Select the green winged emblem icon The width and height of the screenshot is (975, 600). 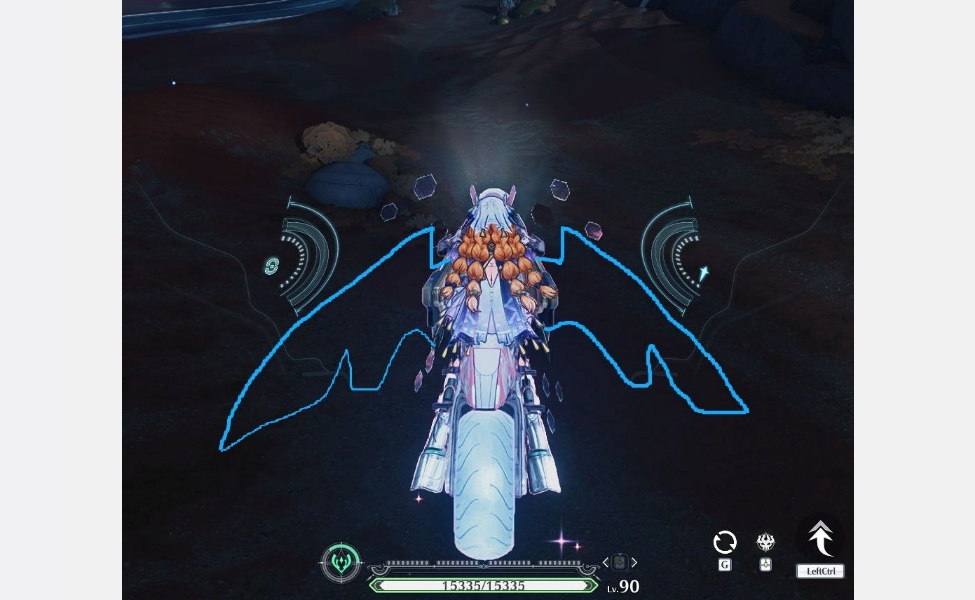pos(341,562)
